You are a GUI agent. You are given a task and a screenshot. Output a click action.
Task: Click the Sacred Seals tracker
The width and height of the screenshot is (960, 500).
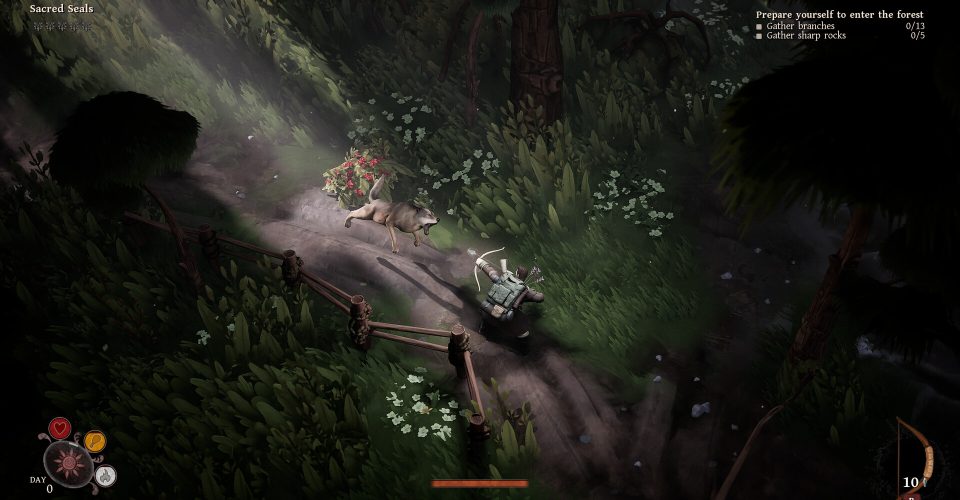click(x=62, y=9)
